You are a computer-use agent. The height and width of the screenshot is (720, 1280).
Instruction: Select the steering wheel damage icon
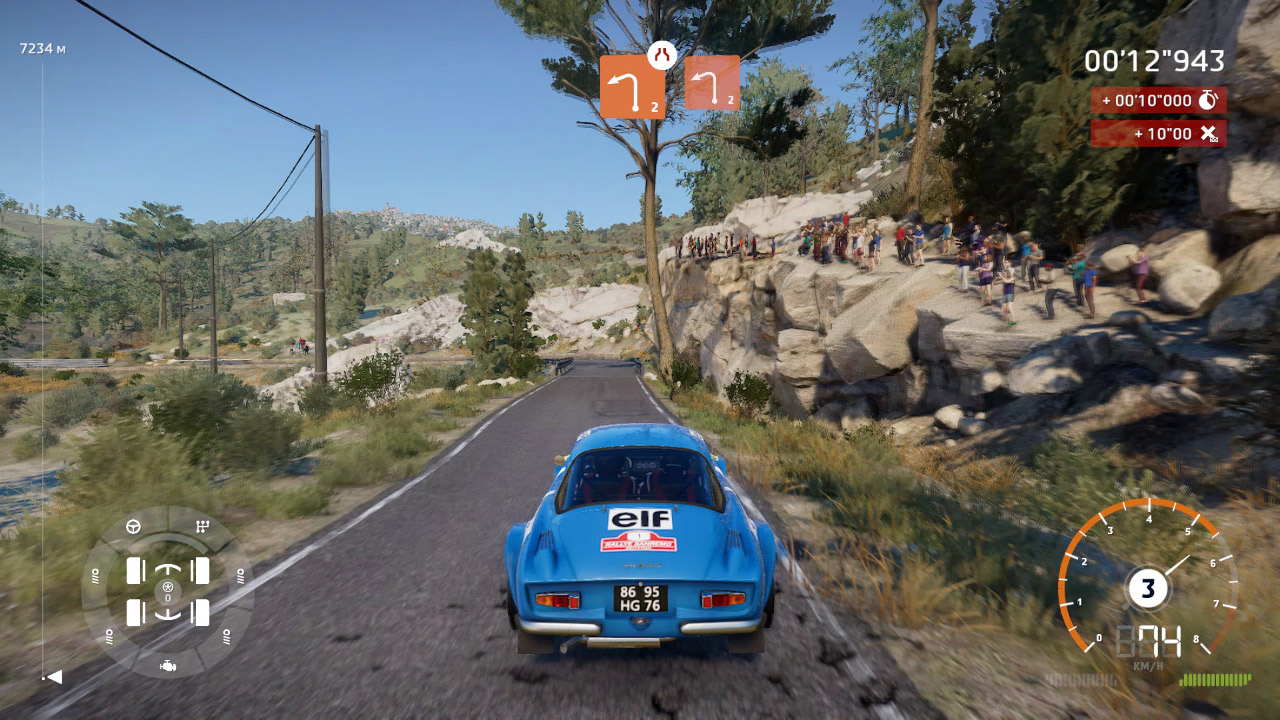[133, 527]
